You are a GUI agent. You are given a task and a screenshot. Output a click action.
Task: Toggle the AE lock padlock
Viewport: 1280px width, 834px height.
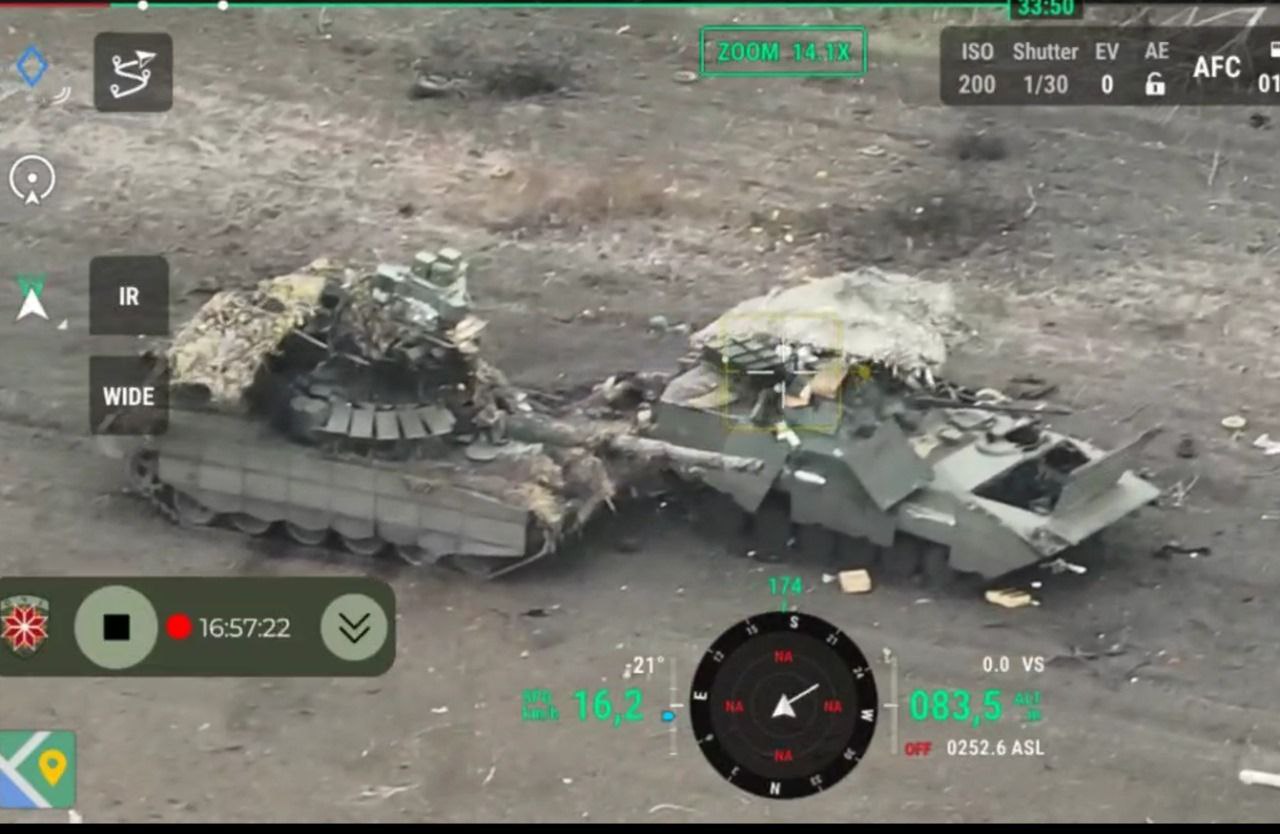[1155, 84]
